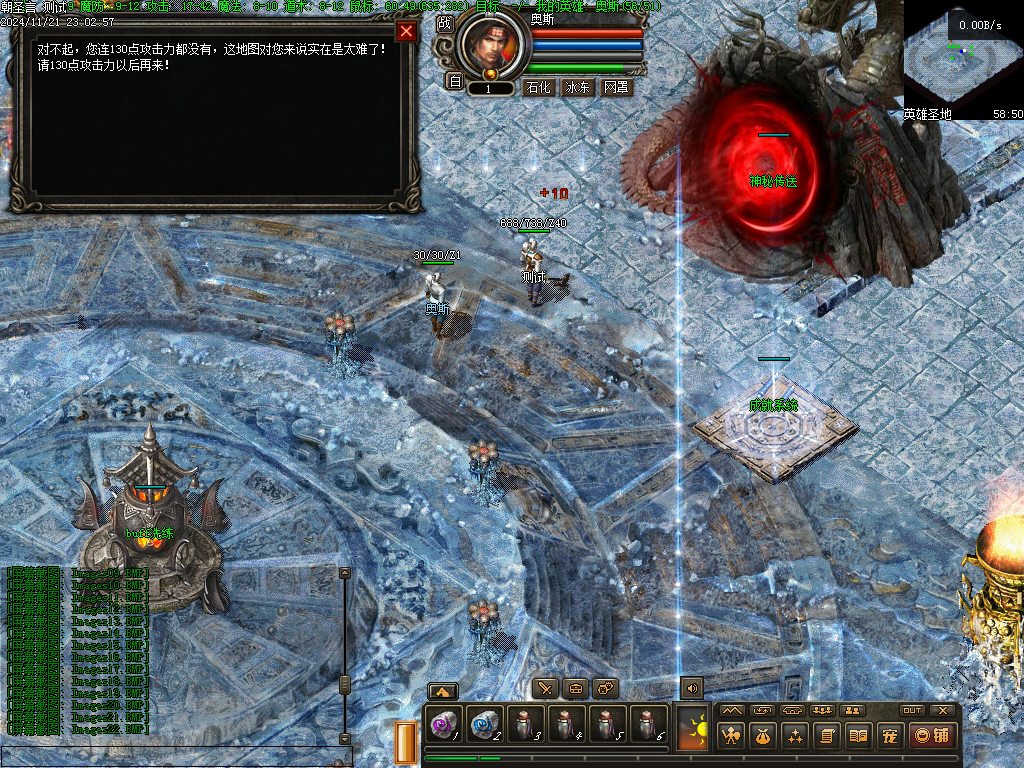Focus the chat input box
This screenshot has height=768, width=1024.
(175, 757)
